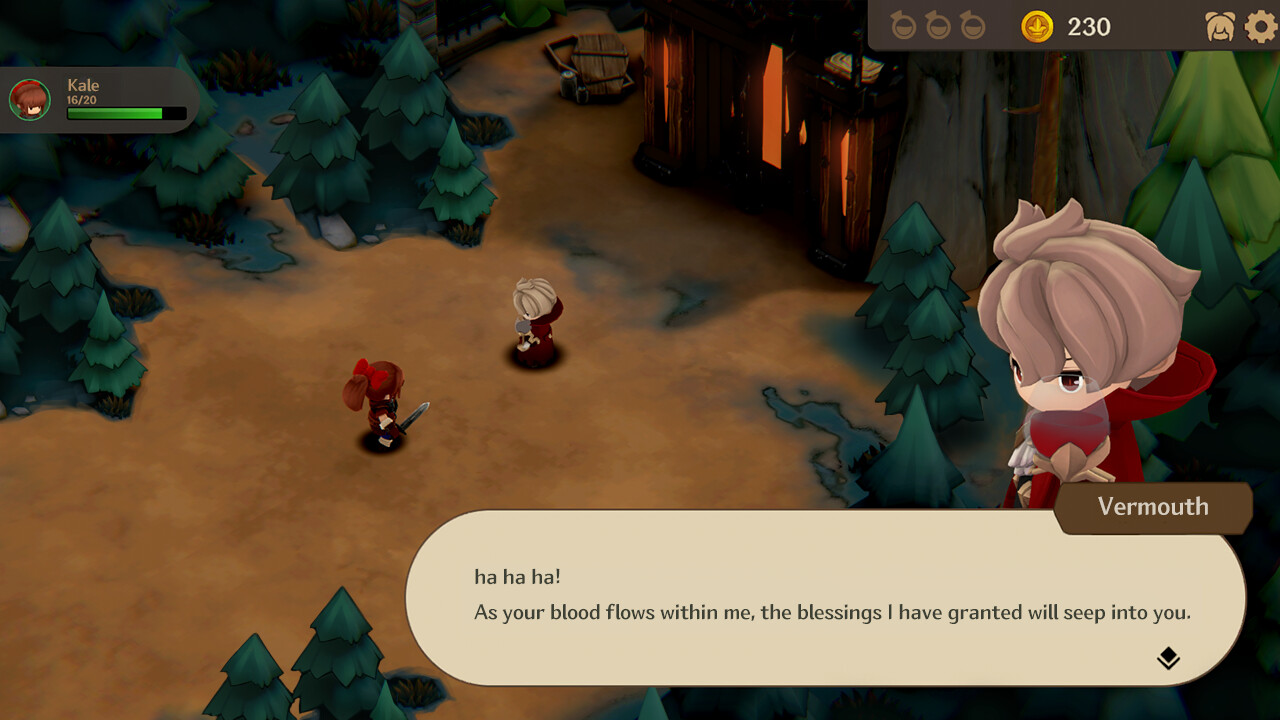Open the settings gear menu
The image size is (1280, 720).
(x=1261, y=26)
